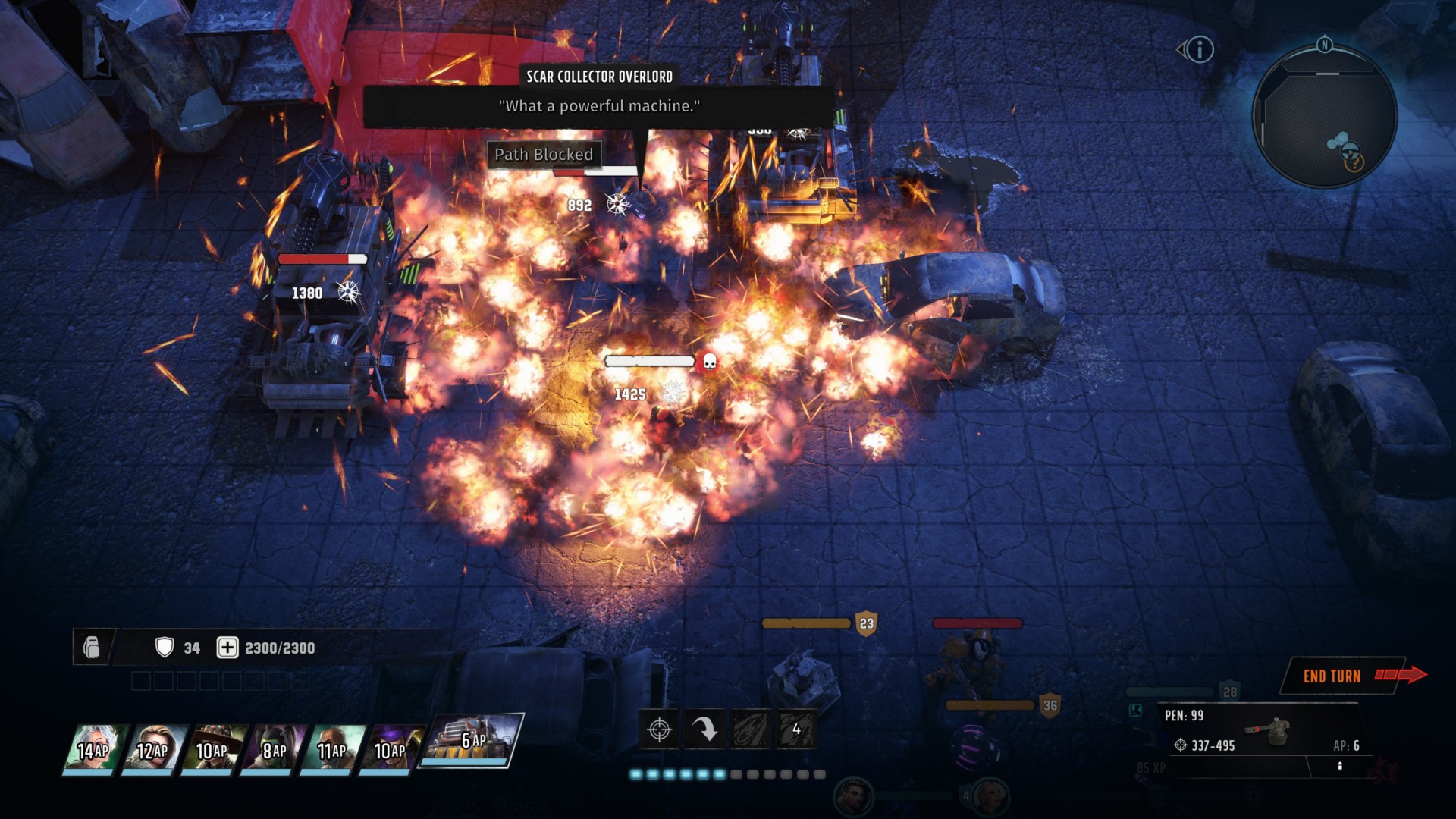Pick the bald ranger with 11 AP
The height and width of the screenshot is (819, 1456).
click(x=330, y=749)
